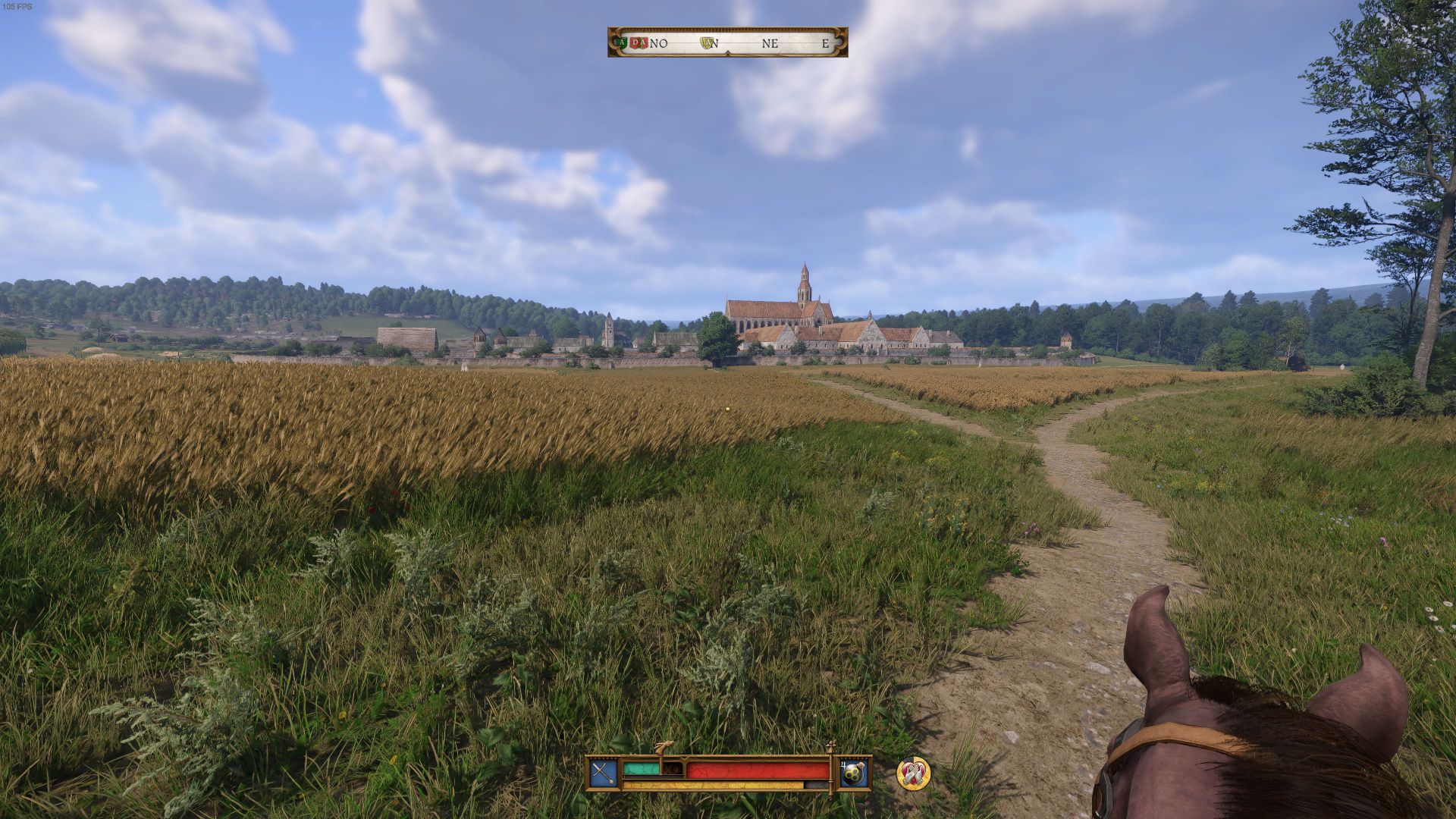Viewport: 1456px width, 819px height.
Task: Select the equipped weapon slot icon
Action: coord(604,773)
